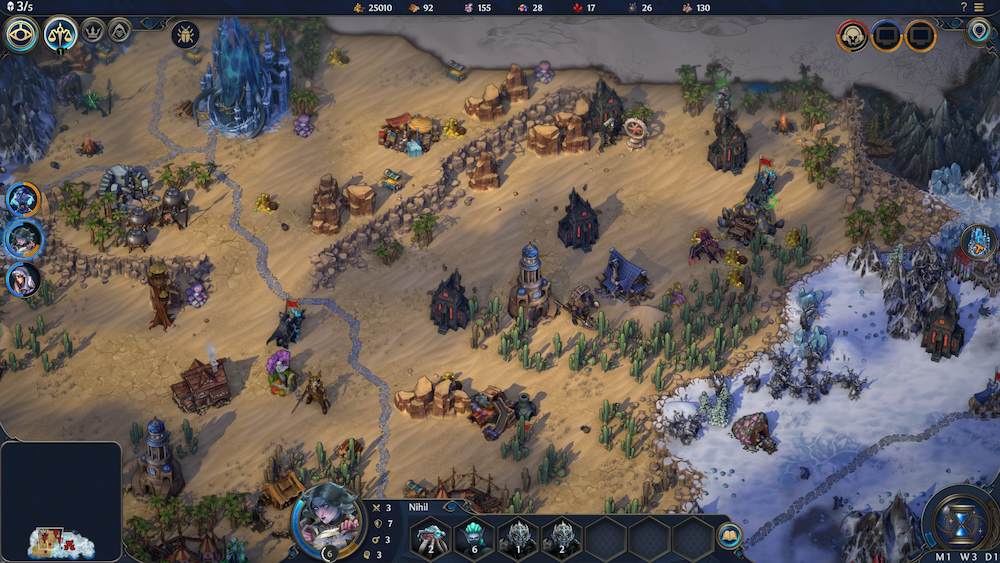
Task: Select the skull player portrait with red ring
Action: 852,37
